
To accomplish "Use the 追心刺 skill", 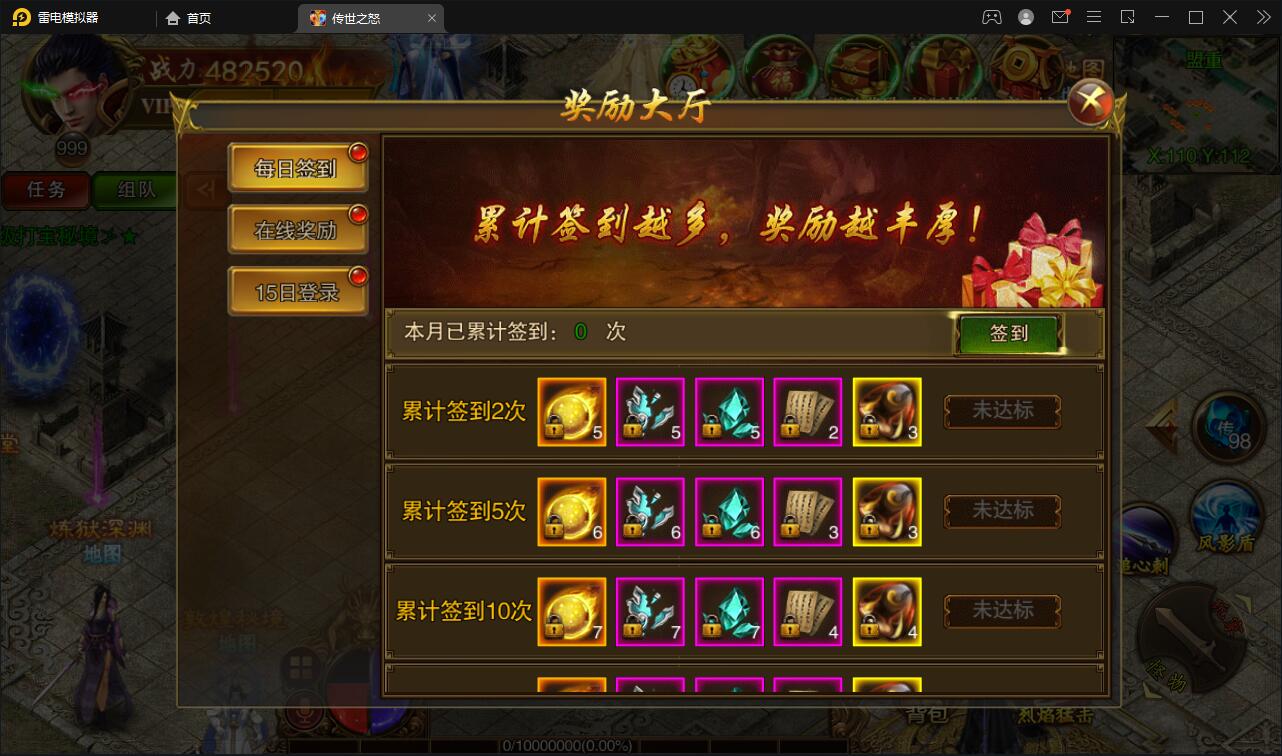I will (x=1148, y=540).
